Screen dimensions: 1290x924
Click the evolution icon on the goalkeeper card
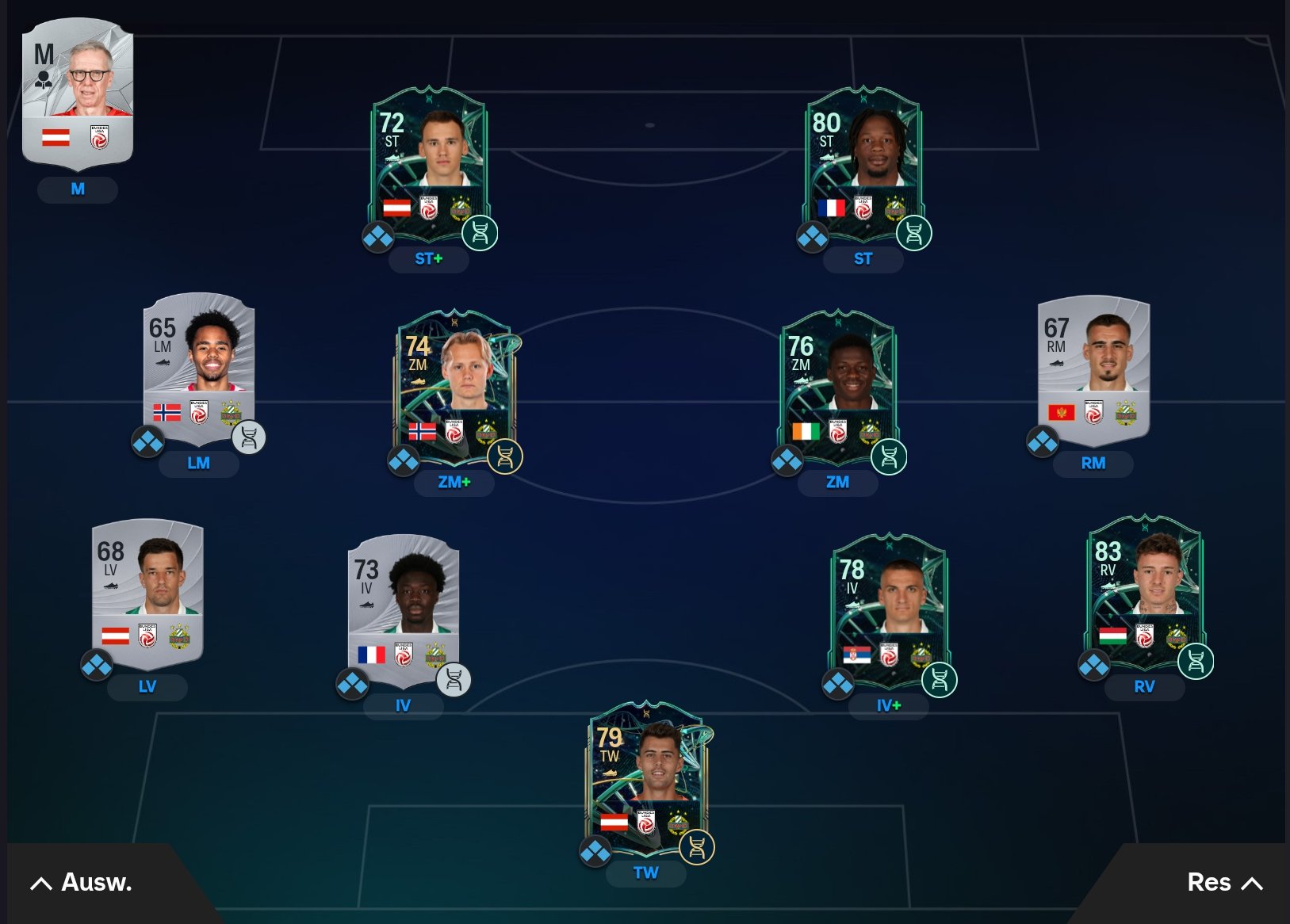tap(697, 848)
